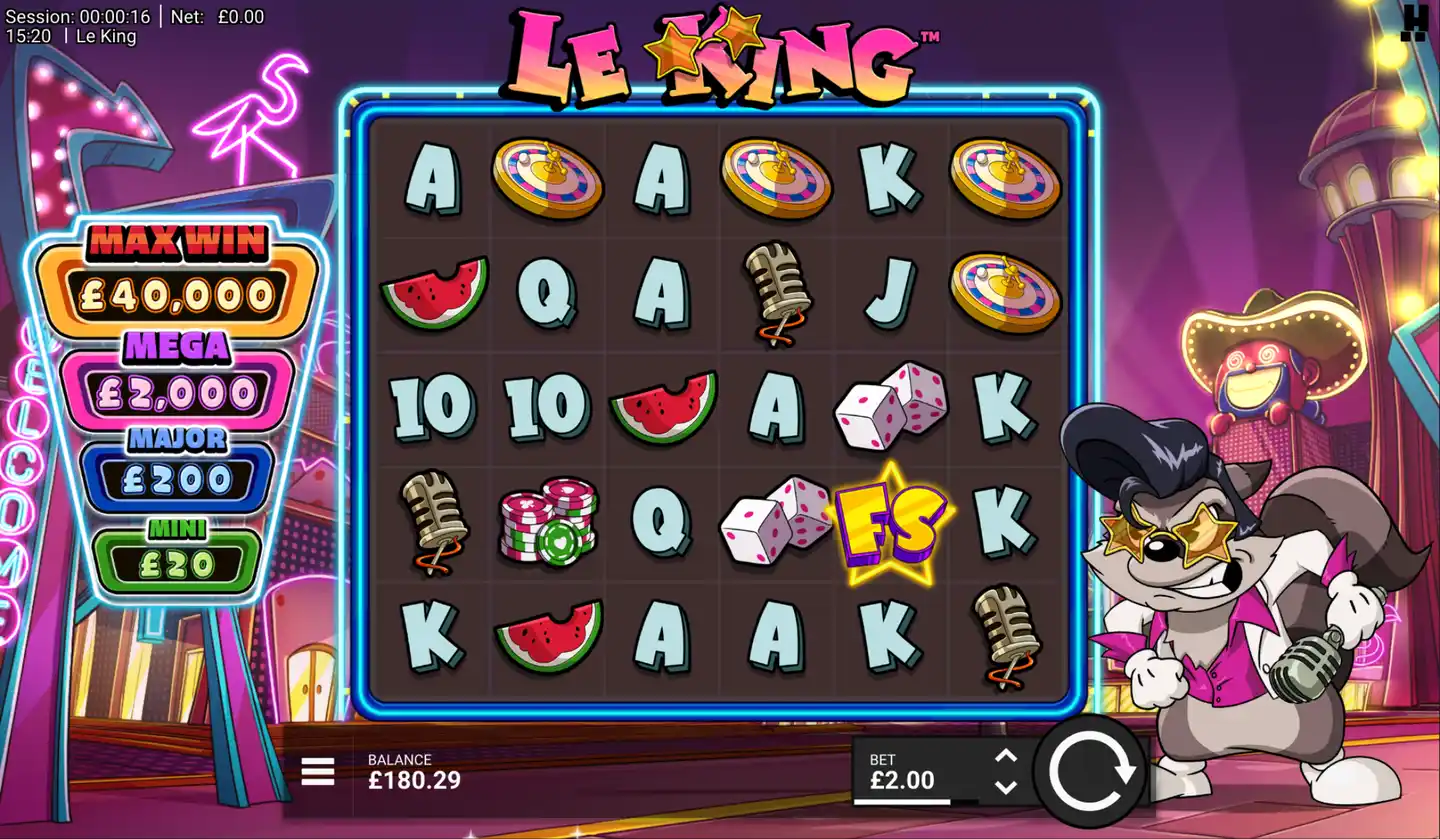Click the MAX WIN £40,000 sign

pos(177,270)
